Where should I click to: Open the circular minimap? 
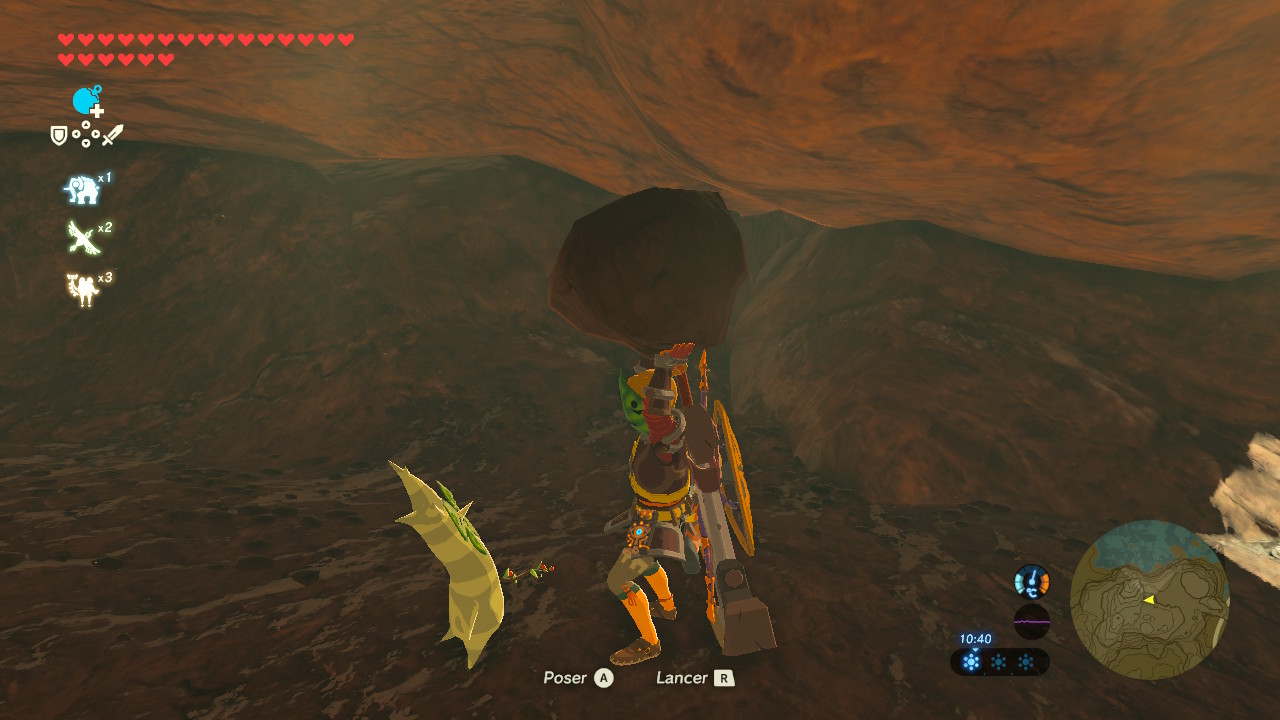tap(1149, 600)
